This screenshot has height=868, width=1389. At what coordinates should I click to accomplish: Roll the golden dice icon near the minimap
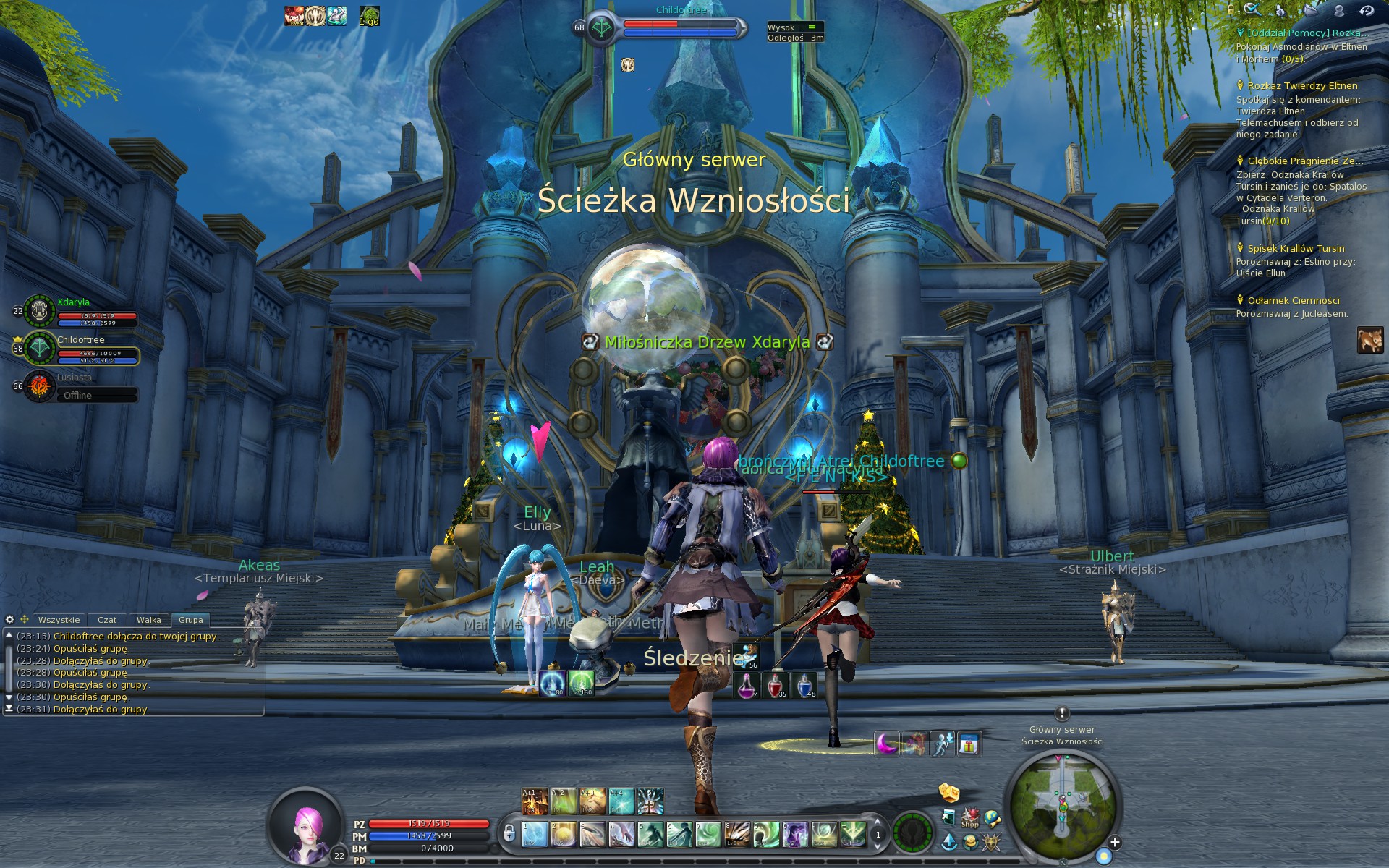pyautogui.click(x=949, y=793)
